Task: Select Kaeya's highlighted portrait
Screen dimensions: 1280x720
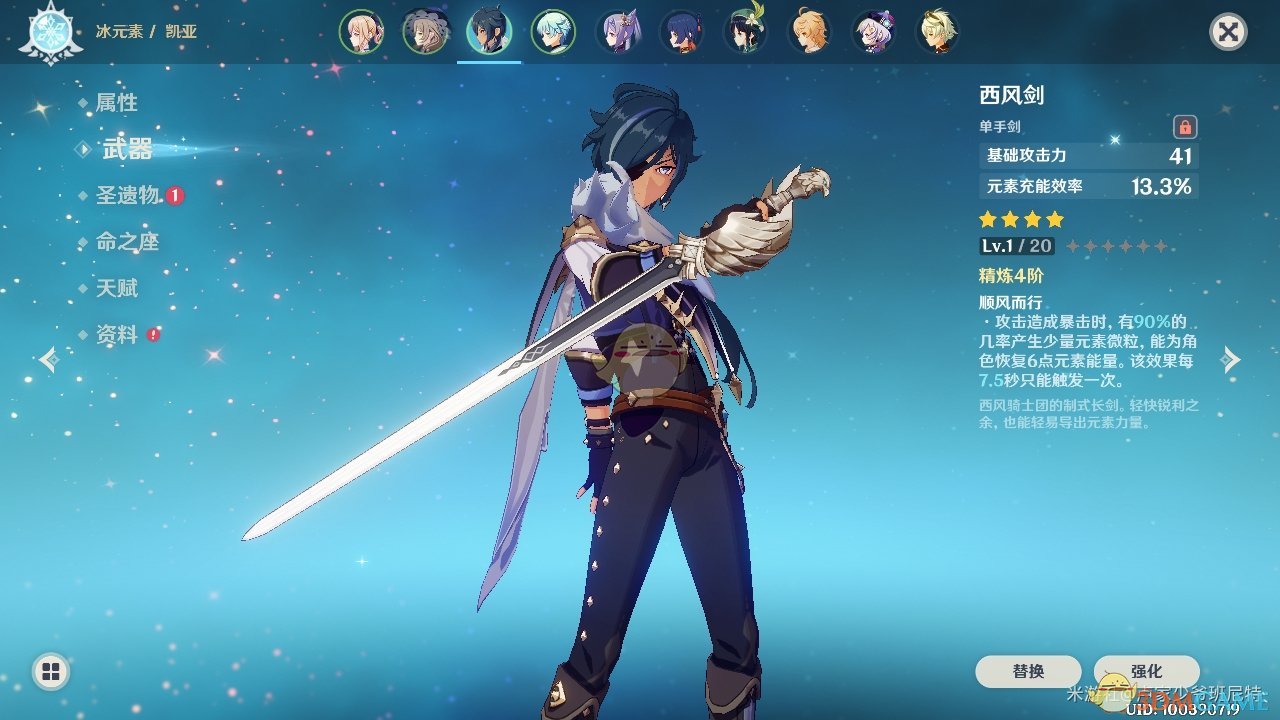Action: pos(489,32)
